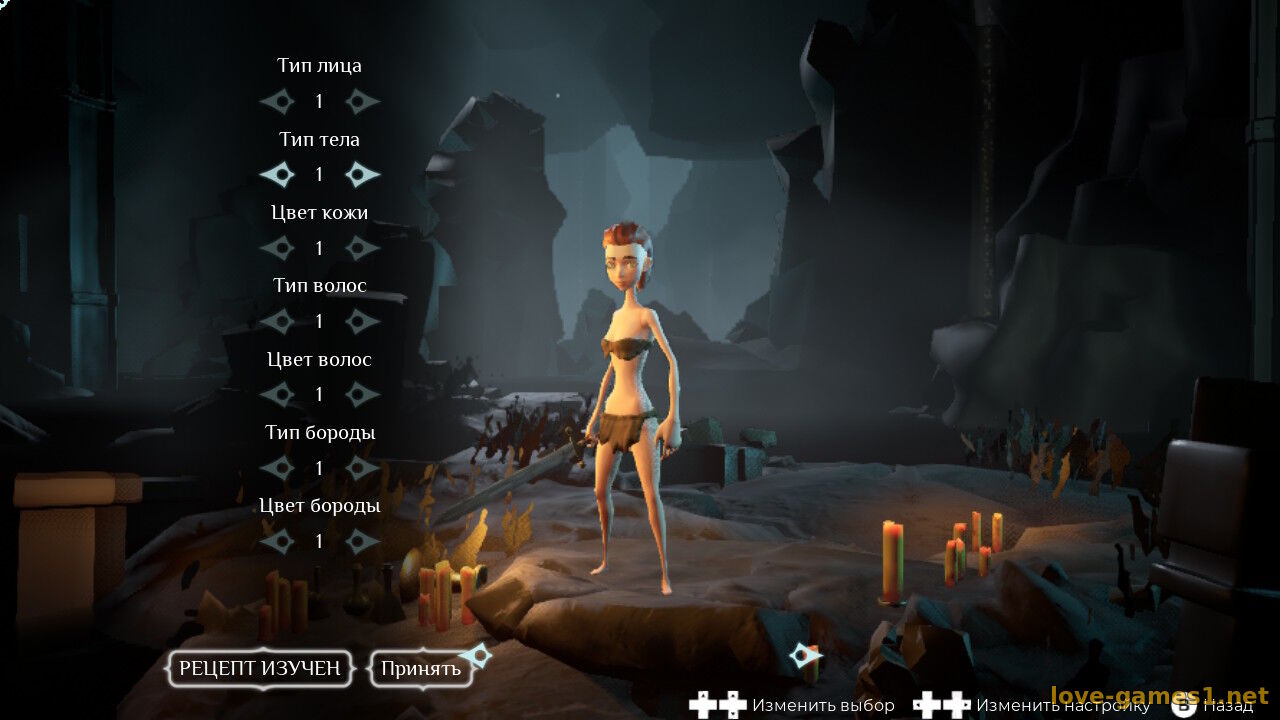Screen dimensions: 1280x720
Task: Select previous face type (Тип лица)
Action: coord(277,101)
